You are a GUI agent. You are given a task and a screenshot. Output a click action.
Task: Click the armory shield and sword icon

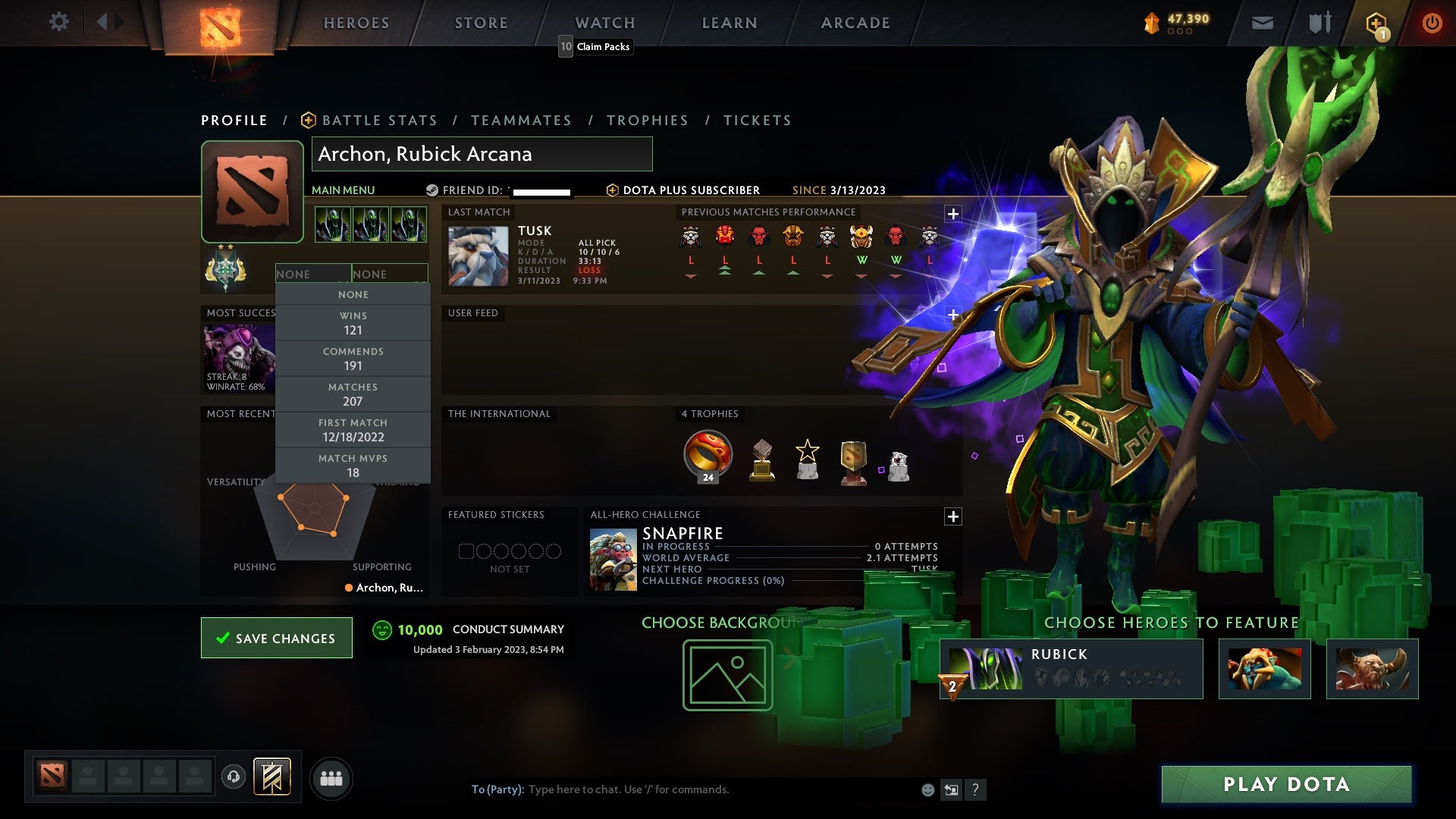click(x=1319, y=22)
